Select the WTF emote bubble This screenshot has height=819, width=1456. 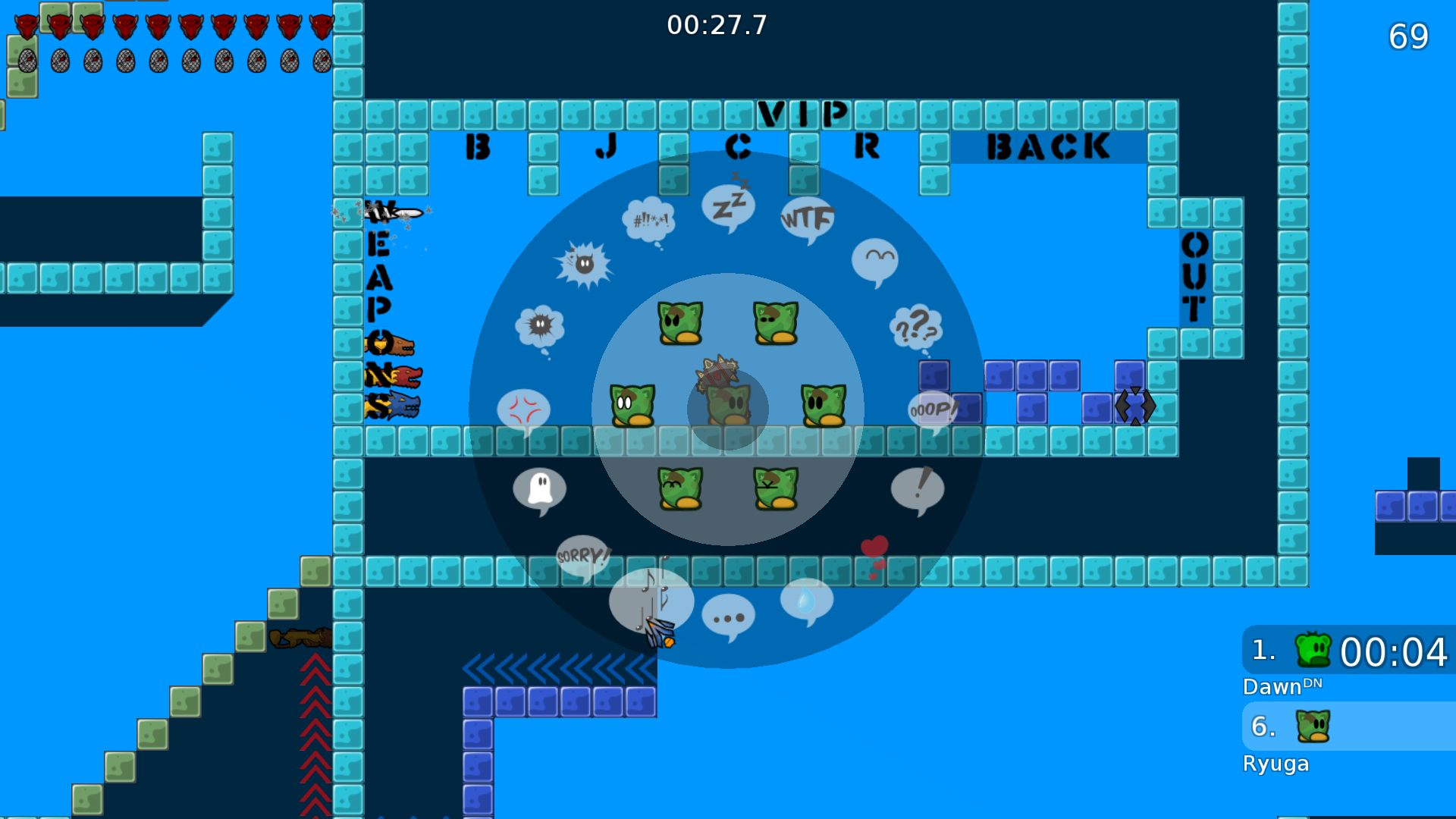click(x=807, y=220)
